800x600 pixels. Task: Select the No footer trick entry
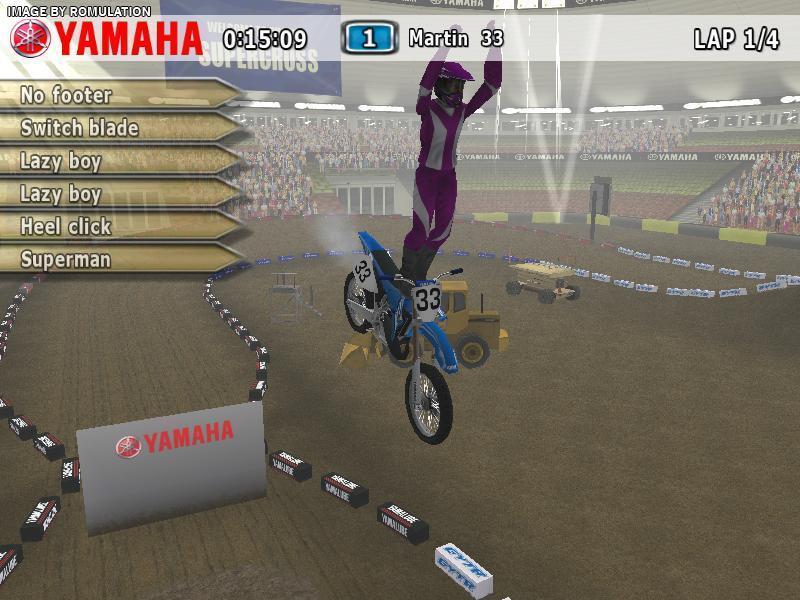66,95
